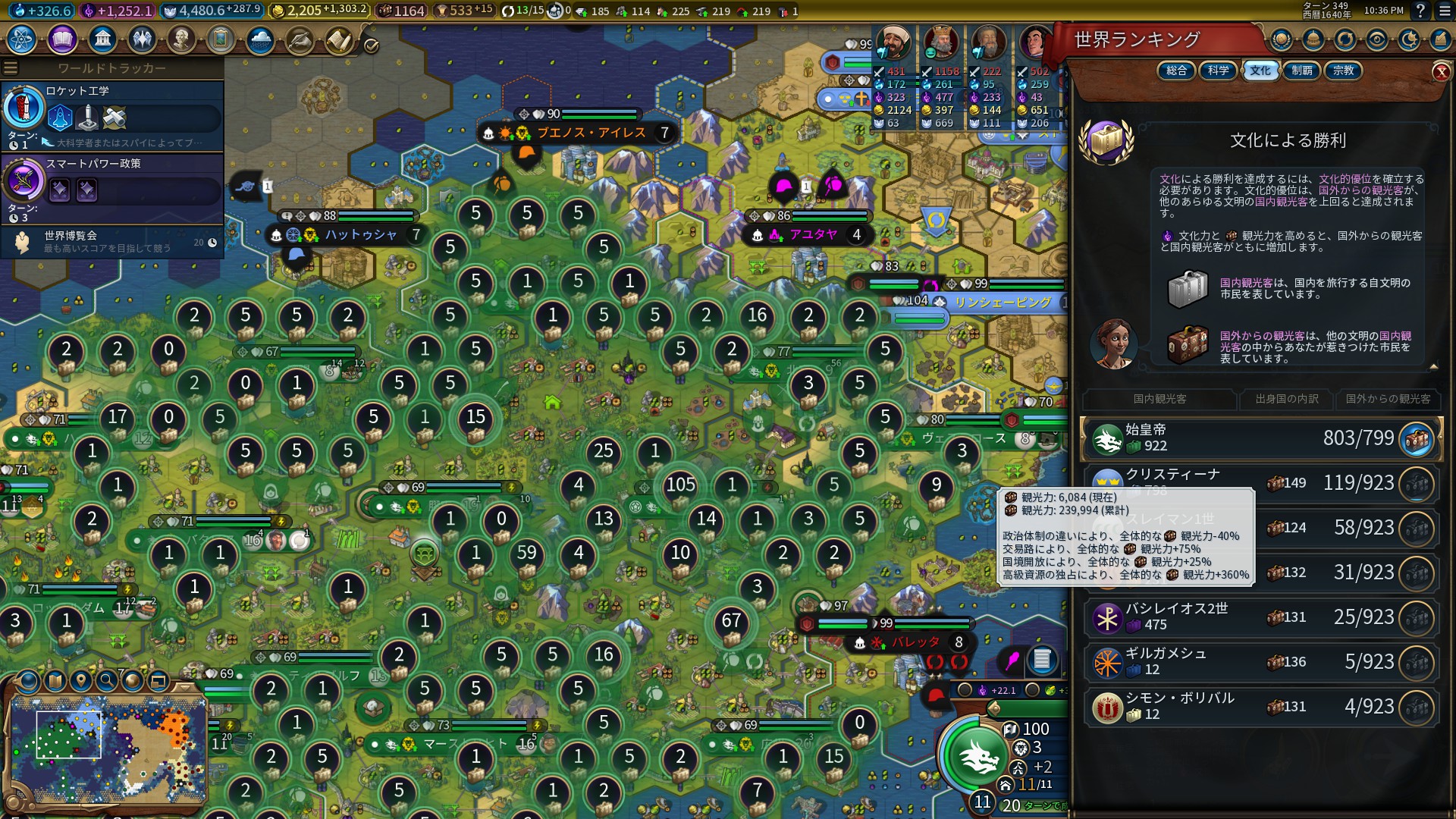The width and height of the screenshot is (1456, 819).
Task: Open the 制覇 victory tab
Action: 1301,71
